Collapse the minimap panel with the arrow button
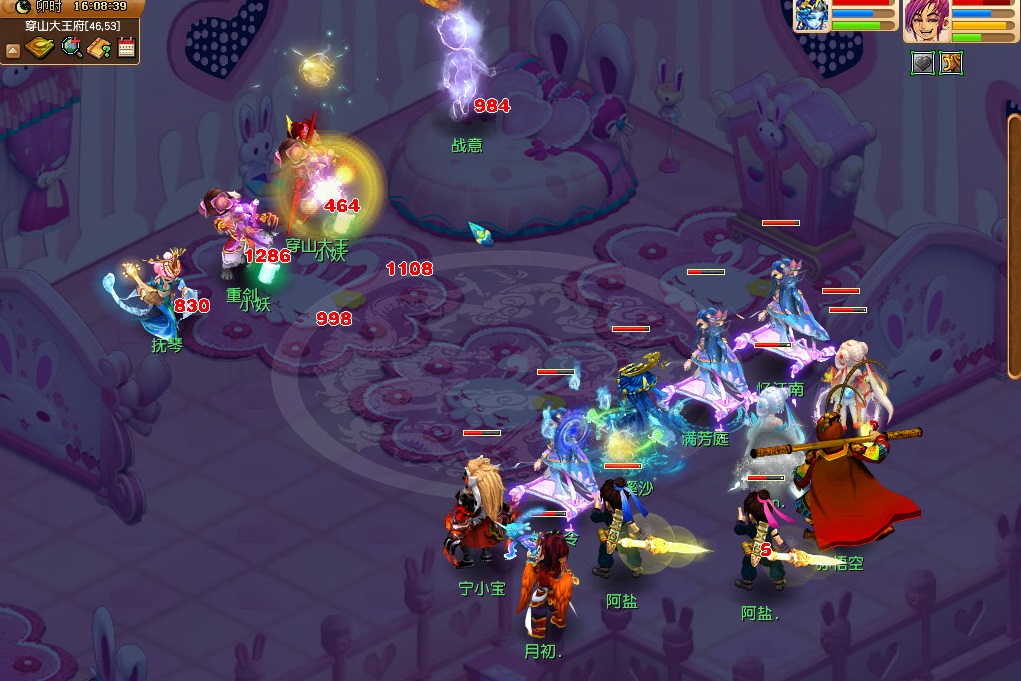 [x=13, y=49]
